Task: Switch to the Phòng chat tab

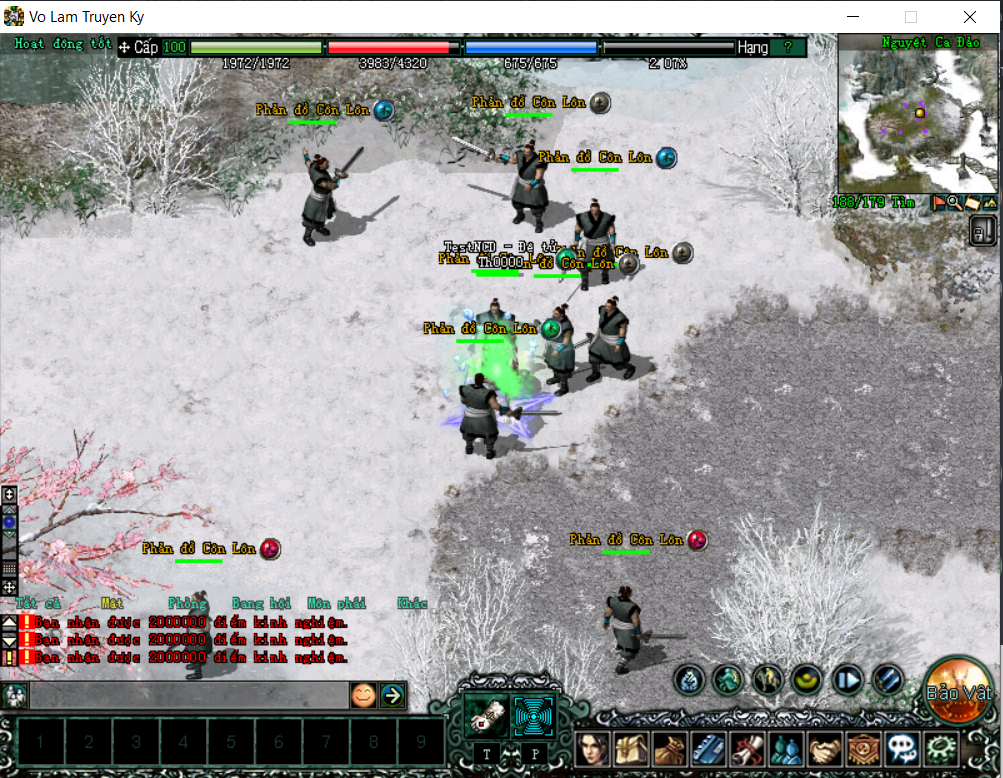Action: (x=188, y=604)
